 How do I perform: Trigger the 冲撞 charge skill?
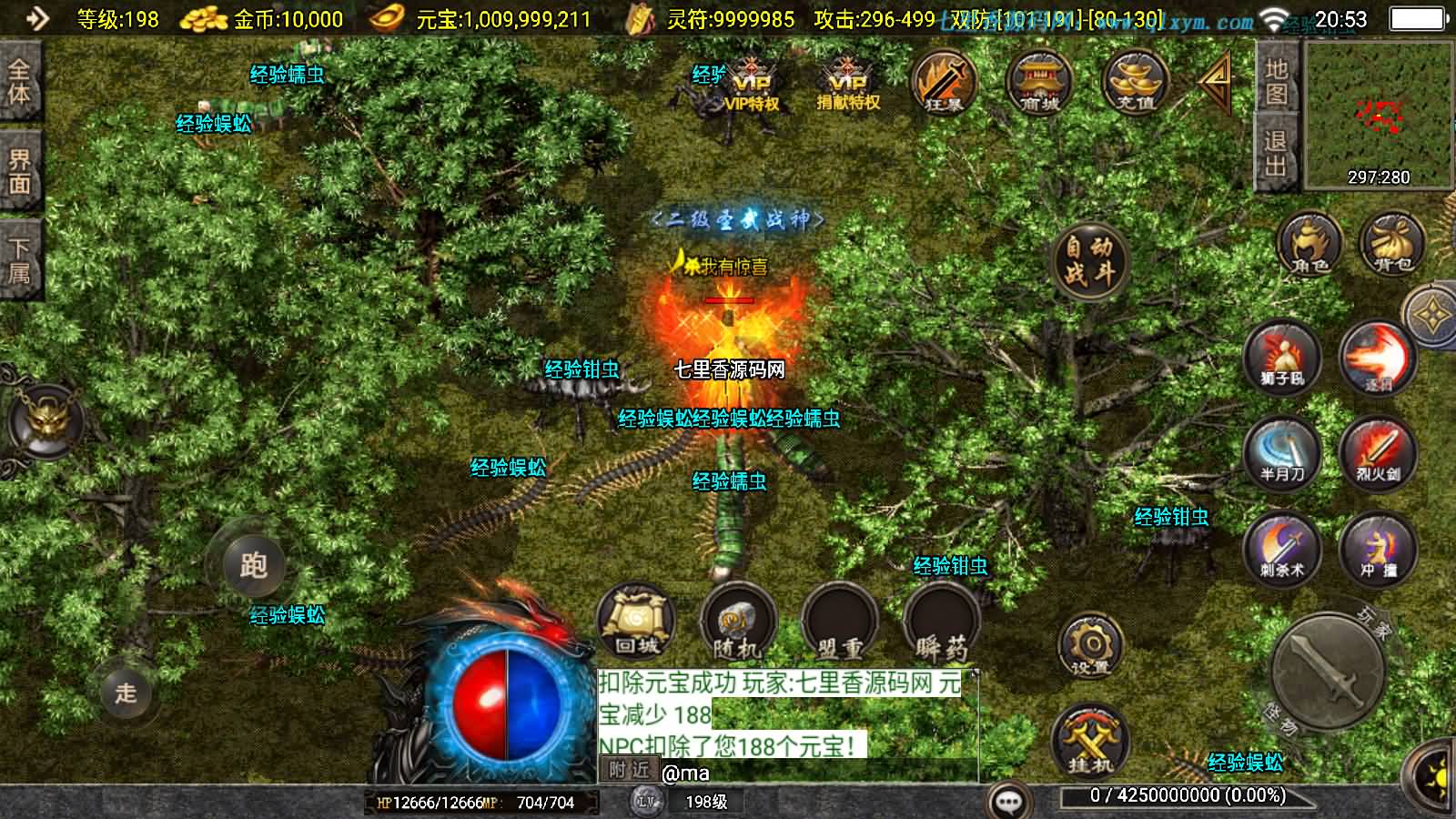click(1378, 549)
